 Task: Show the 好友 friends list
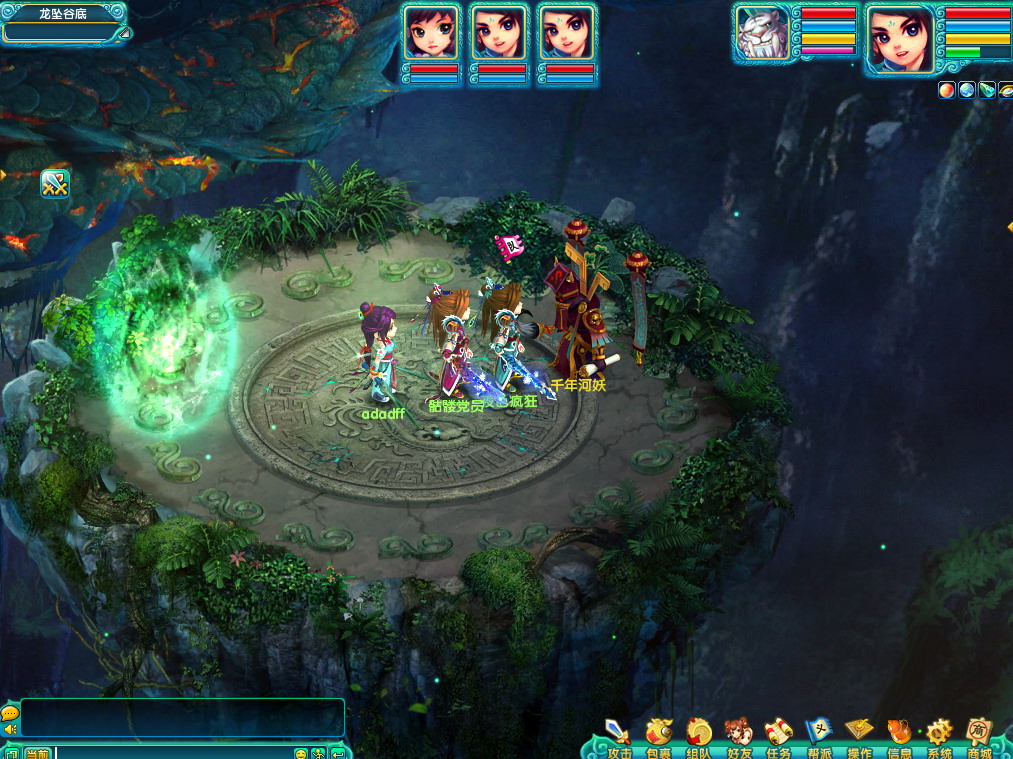tap(739, 736)
